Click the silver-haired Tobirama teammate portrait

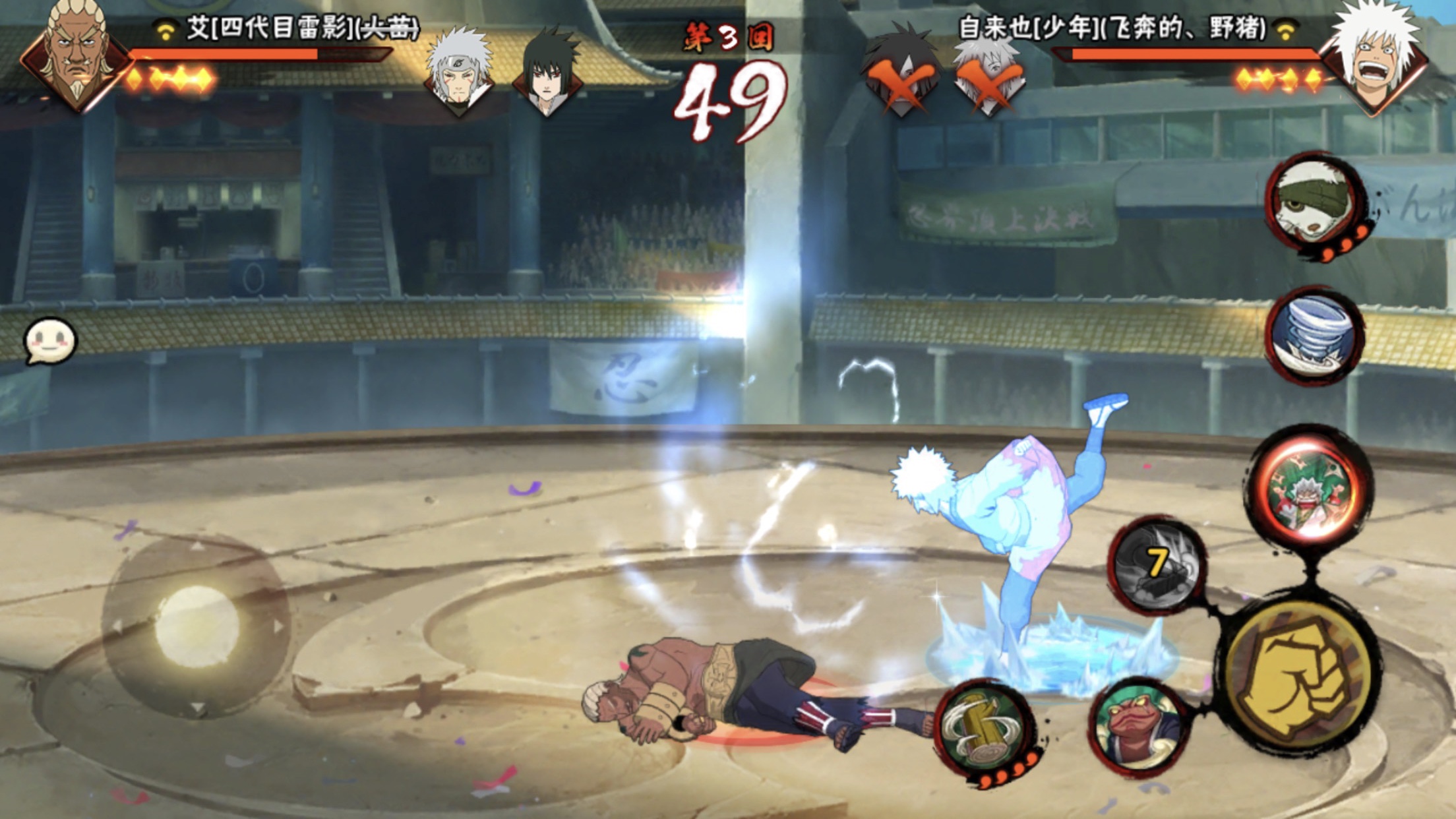(459, 71)
